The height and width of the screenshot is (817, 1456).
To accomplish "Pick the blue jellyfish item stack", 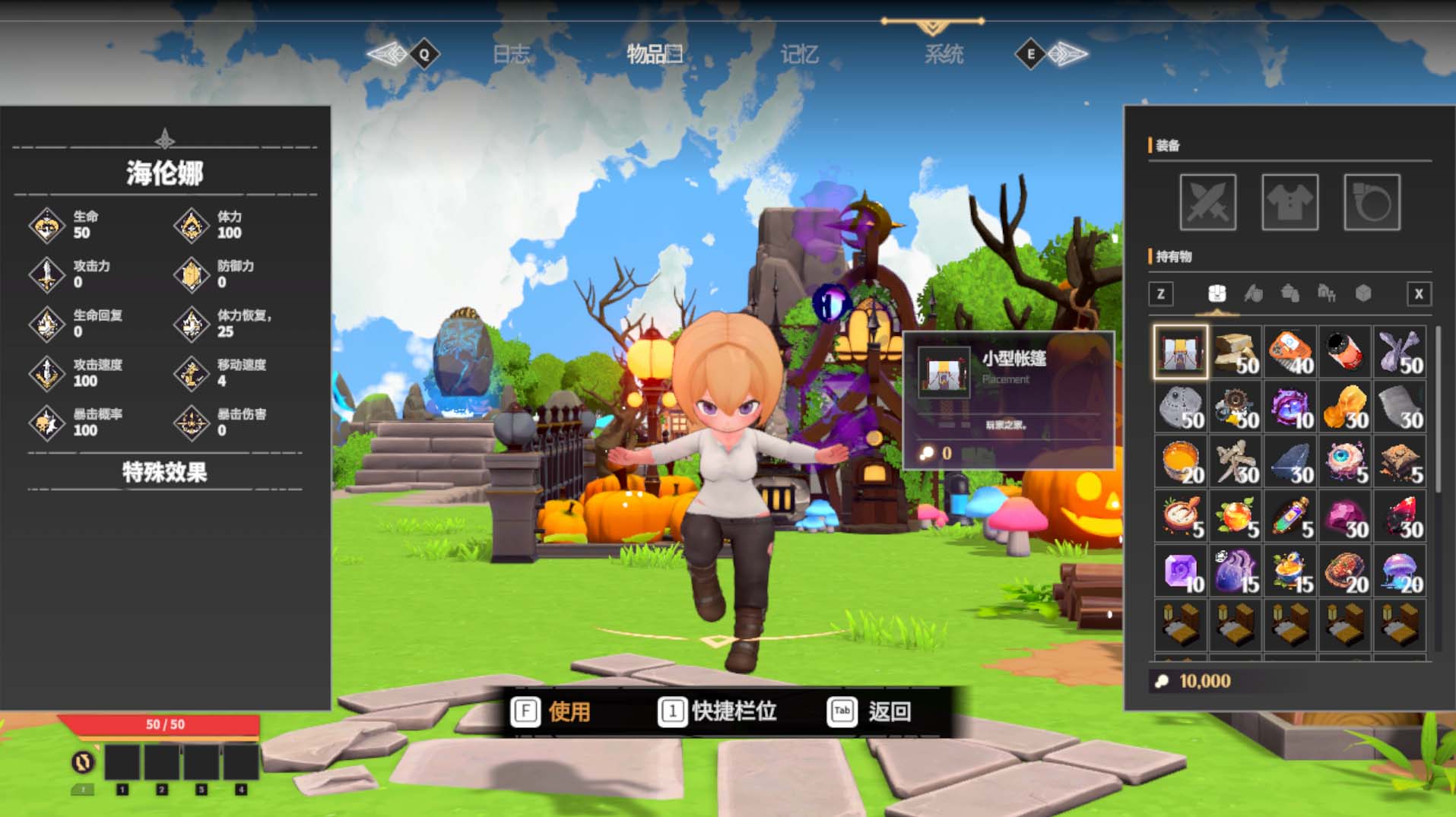I will [1399, 572].
